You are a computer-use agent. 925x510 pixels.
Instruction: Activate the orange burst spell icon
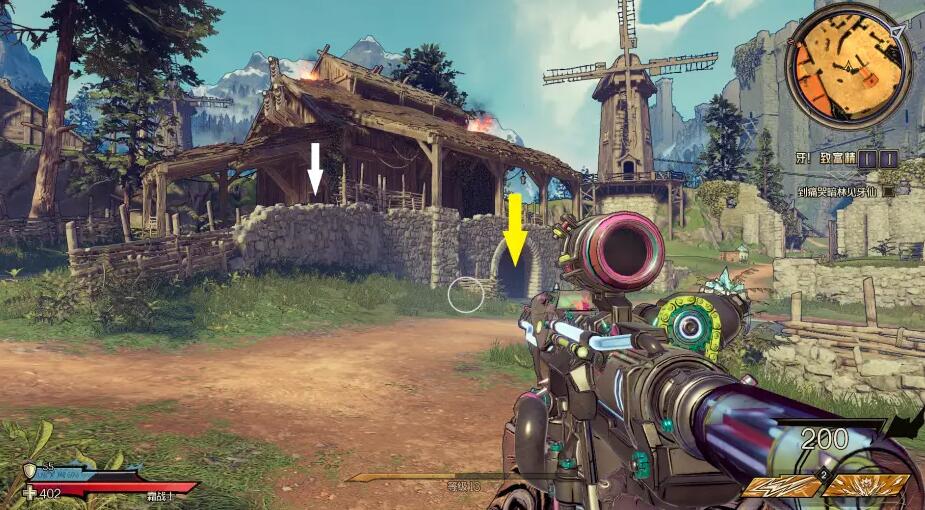click(865, 485)
